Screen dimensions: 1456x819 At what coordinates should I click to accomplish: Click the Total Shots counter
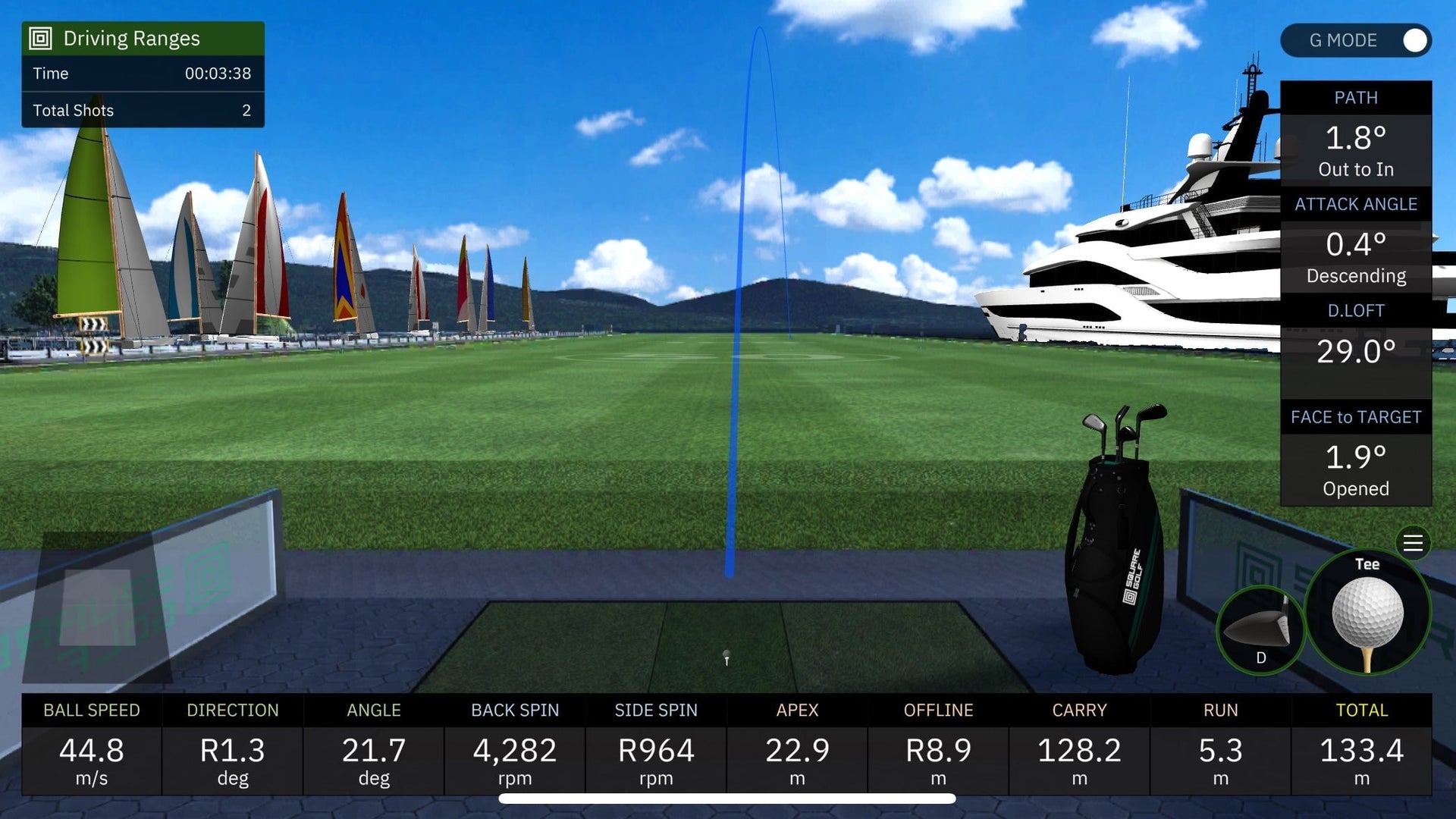[x=143, y=110]
